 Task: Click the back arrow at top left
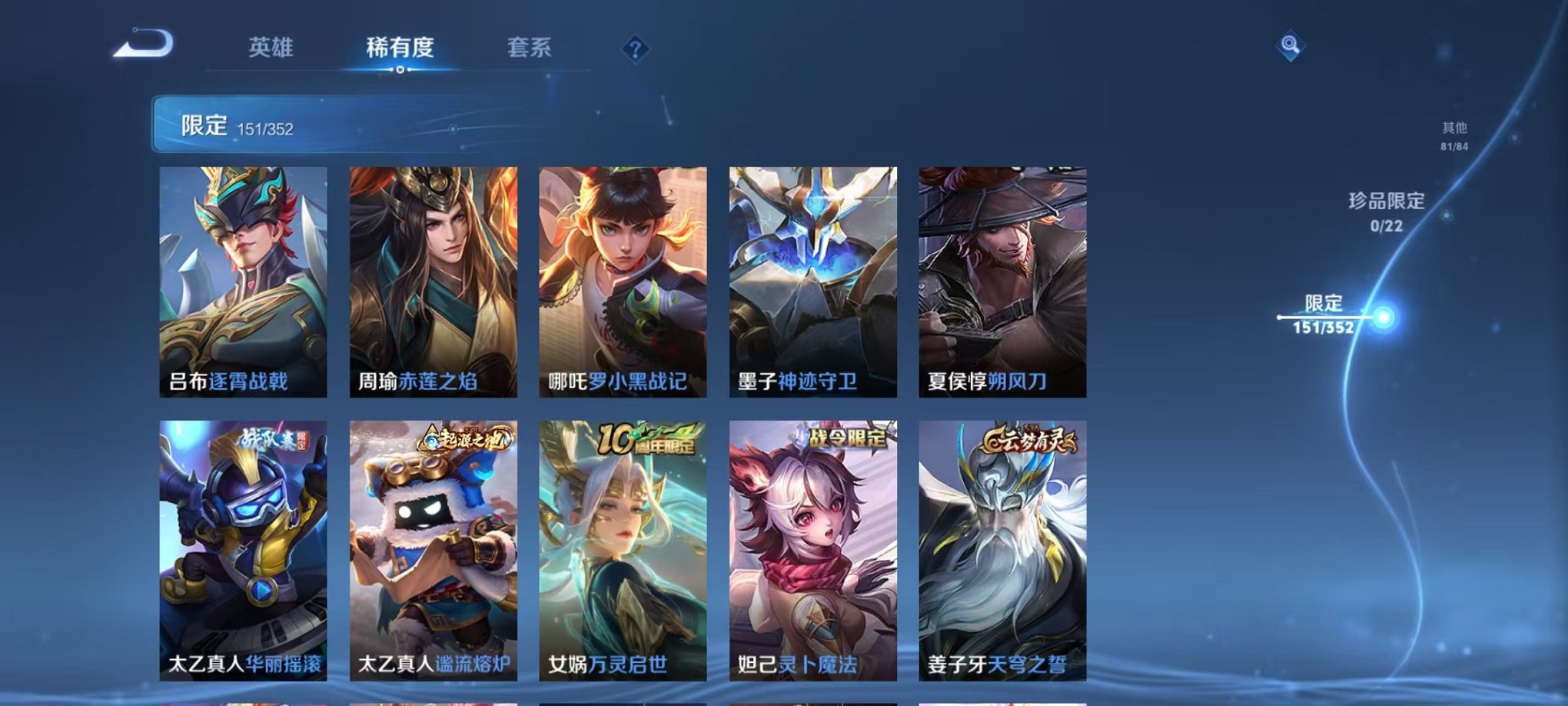(x=142, y=44)
